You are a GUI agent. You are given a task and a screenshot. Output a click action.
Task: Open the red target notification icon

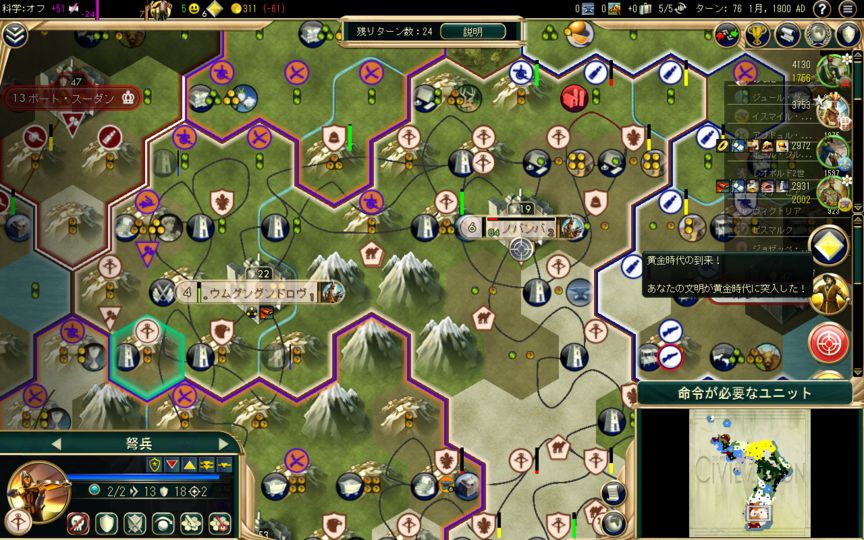[829, 341]
